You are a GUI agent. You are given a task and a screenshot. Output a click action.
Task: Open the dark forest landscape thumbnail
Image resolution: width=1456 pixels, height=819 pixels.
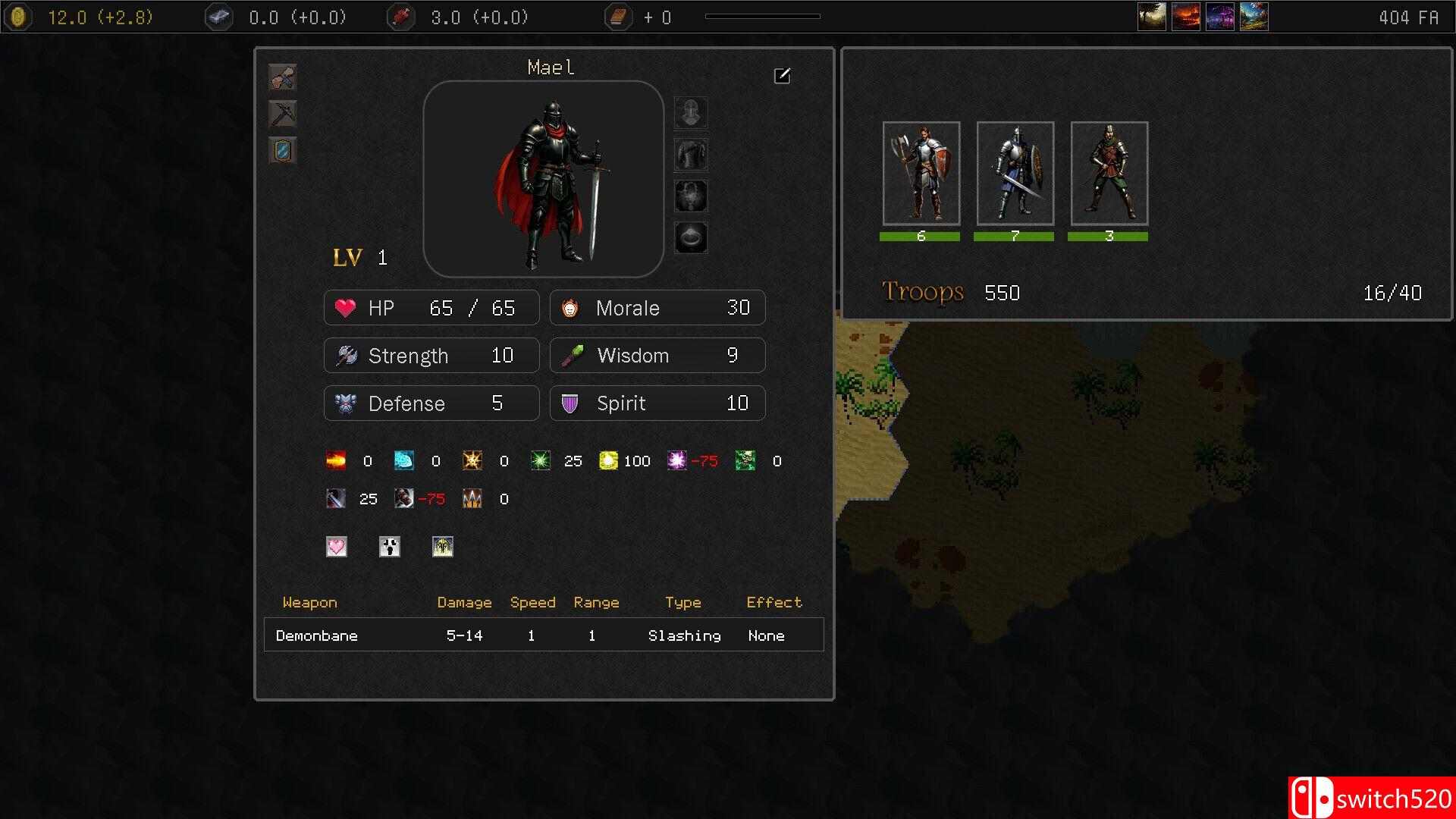(x=1152, y=17)
